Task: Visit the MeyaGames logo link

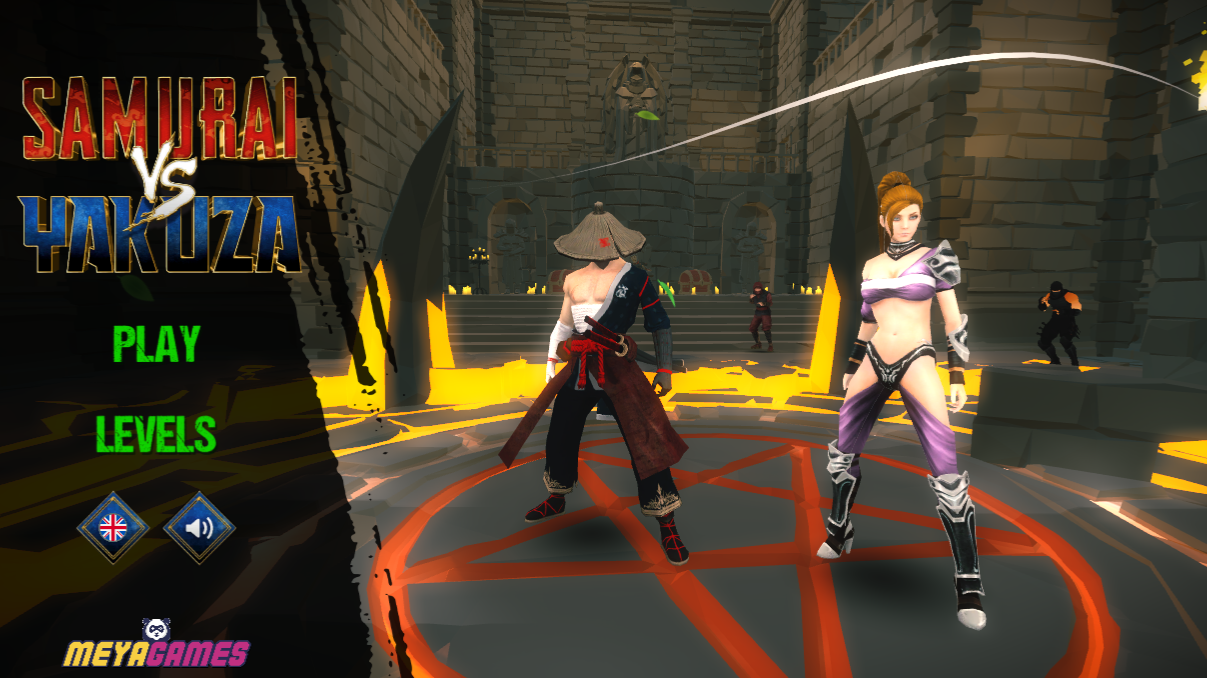Action: point(156,647)
